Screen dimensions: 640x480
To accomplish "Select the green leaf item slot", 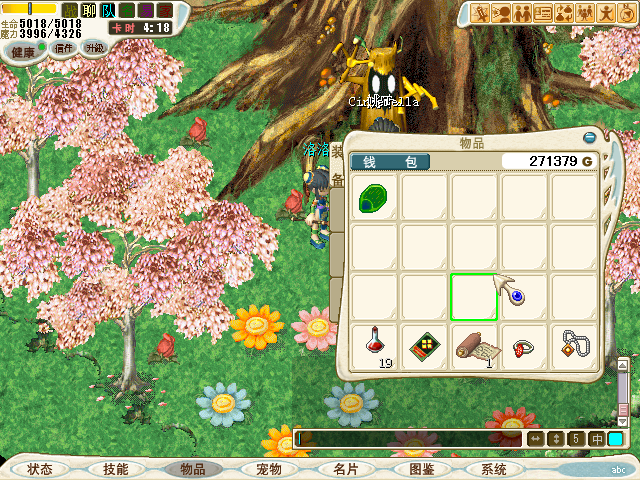I will tap(374, 197).
